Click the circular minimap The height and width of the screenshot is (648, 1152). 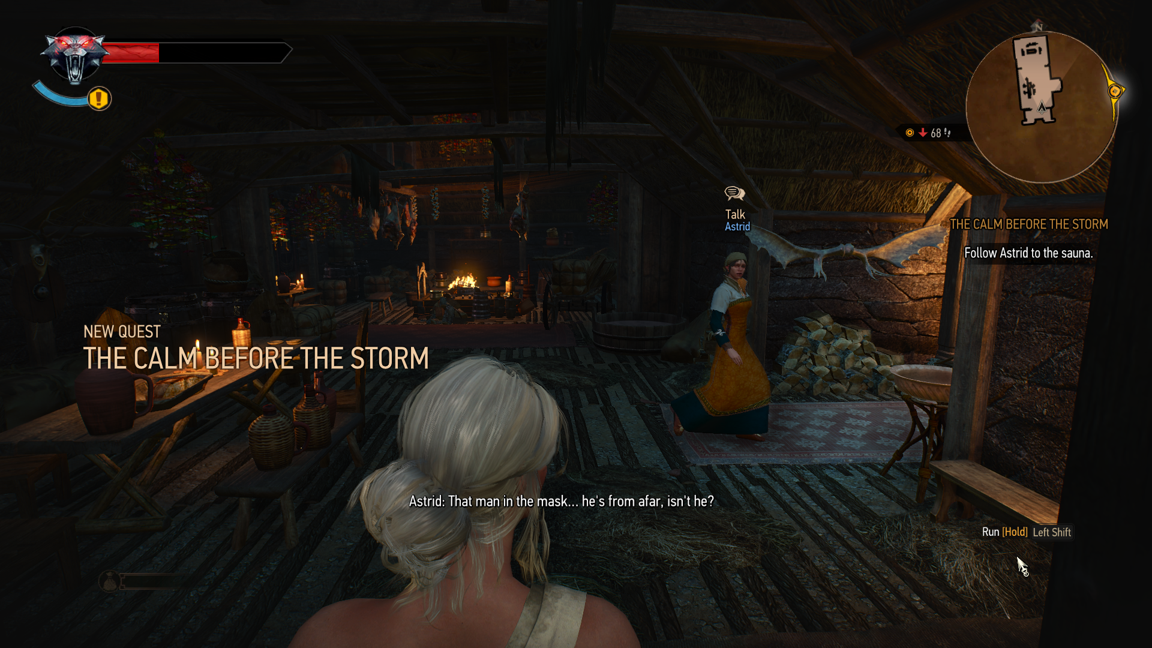tap(1040, 106)
